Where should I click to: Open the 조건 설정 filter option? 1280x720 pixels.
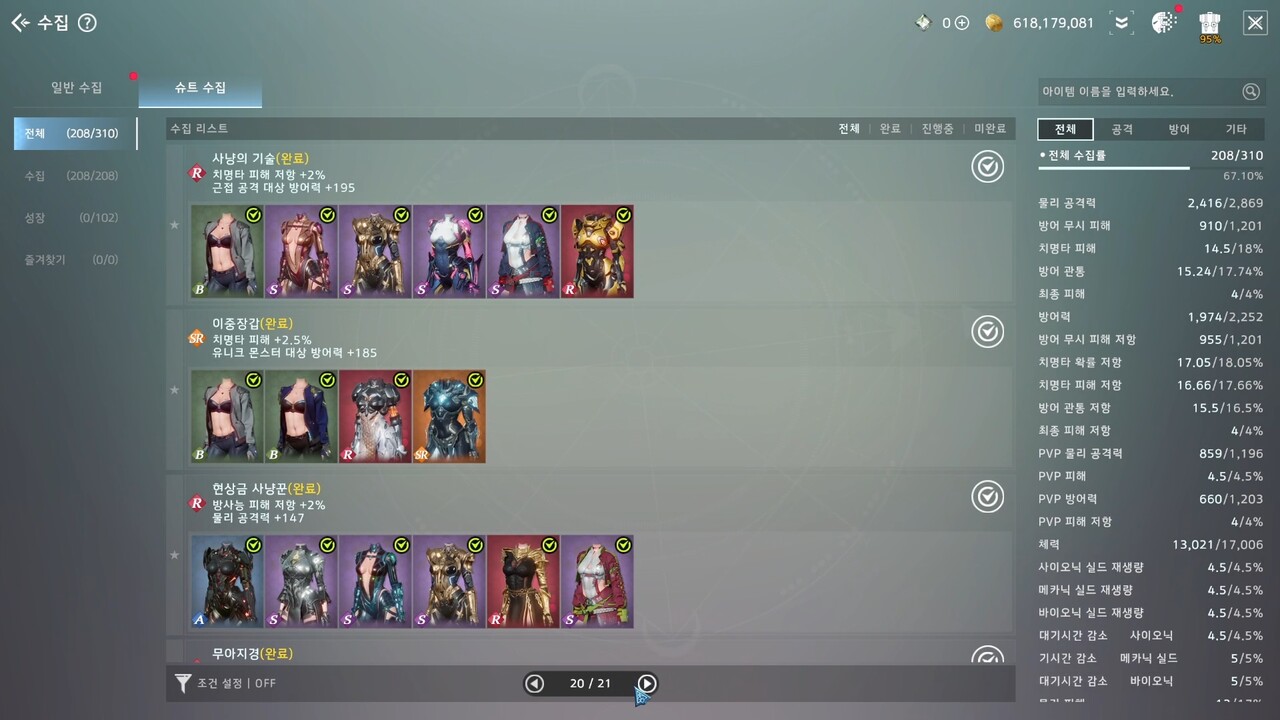tap(225, 684)
